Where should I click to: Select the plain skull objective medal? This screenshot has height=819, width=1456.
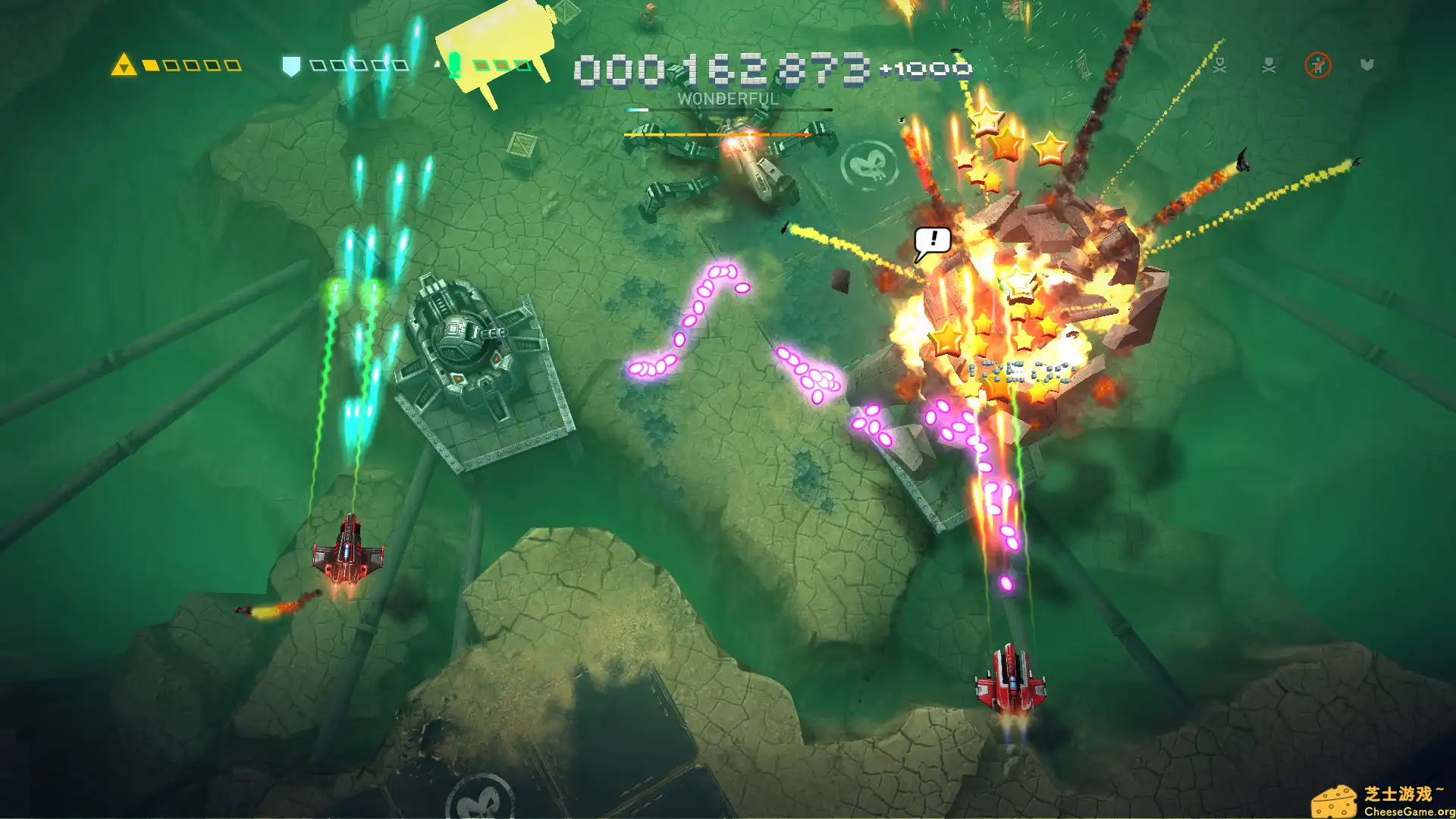pyautogui.click(x=1269, y=65)
